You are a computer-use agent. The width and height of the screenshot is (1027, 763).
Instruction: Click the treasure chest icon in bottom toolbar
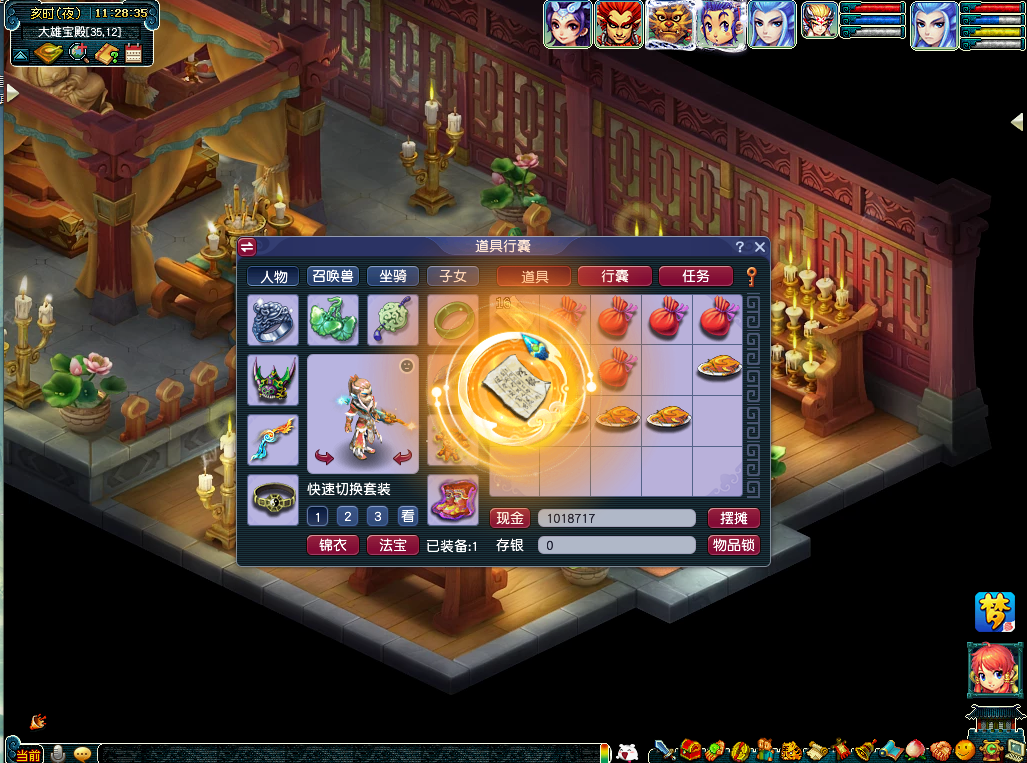(x=691, y=749)
